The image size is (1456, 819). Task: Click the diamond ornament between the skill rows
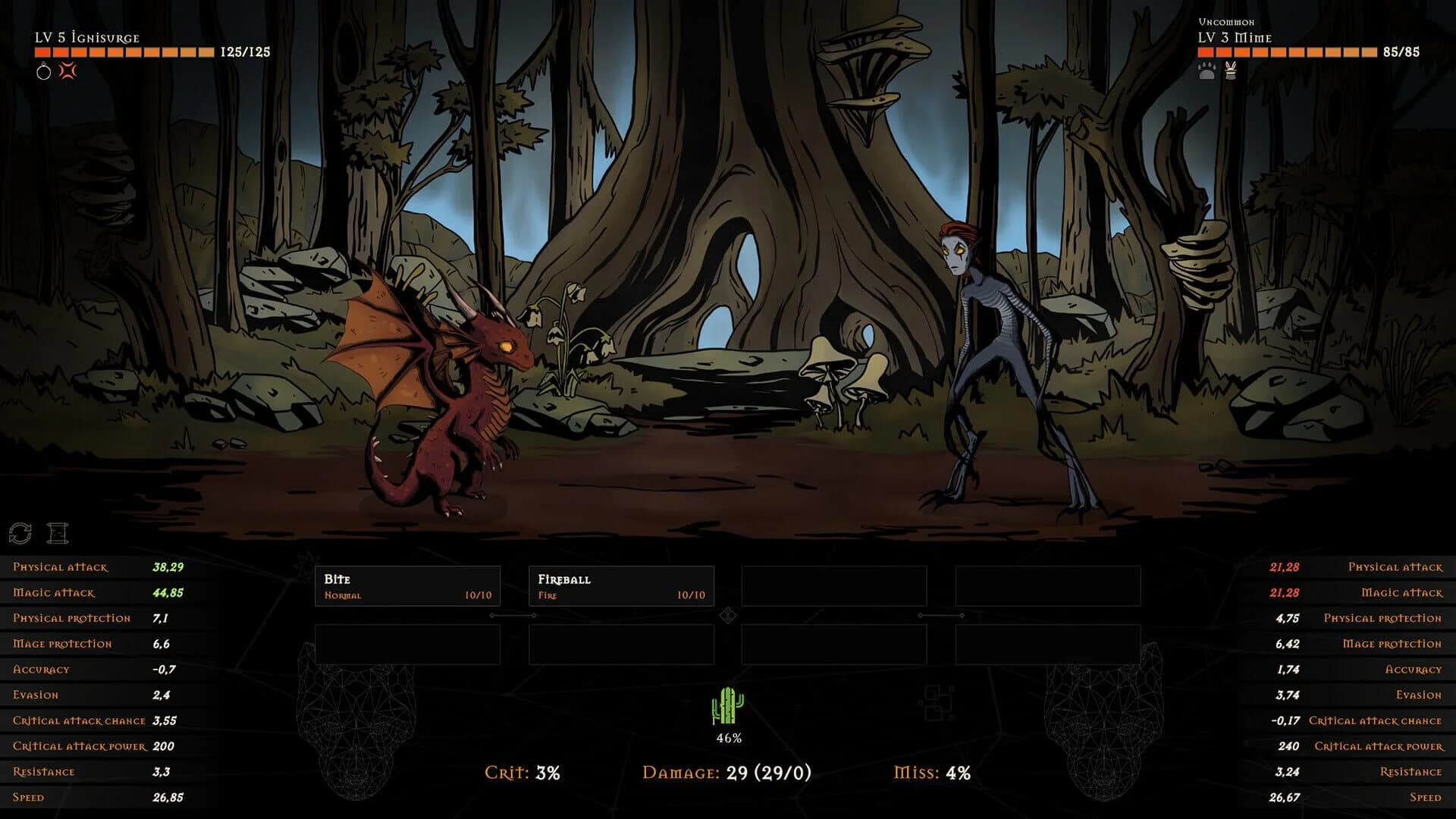coord(727,616)
